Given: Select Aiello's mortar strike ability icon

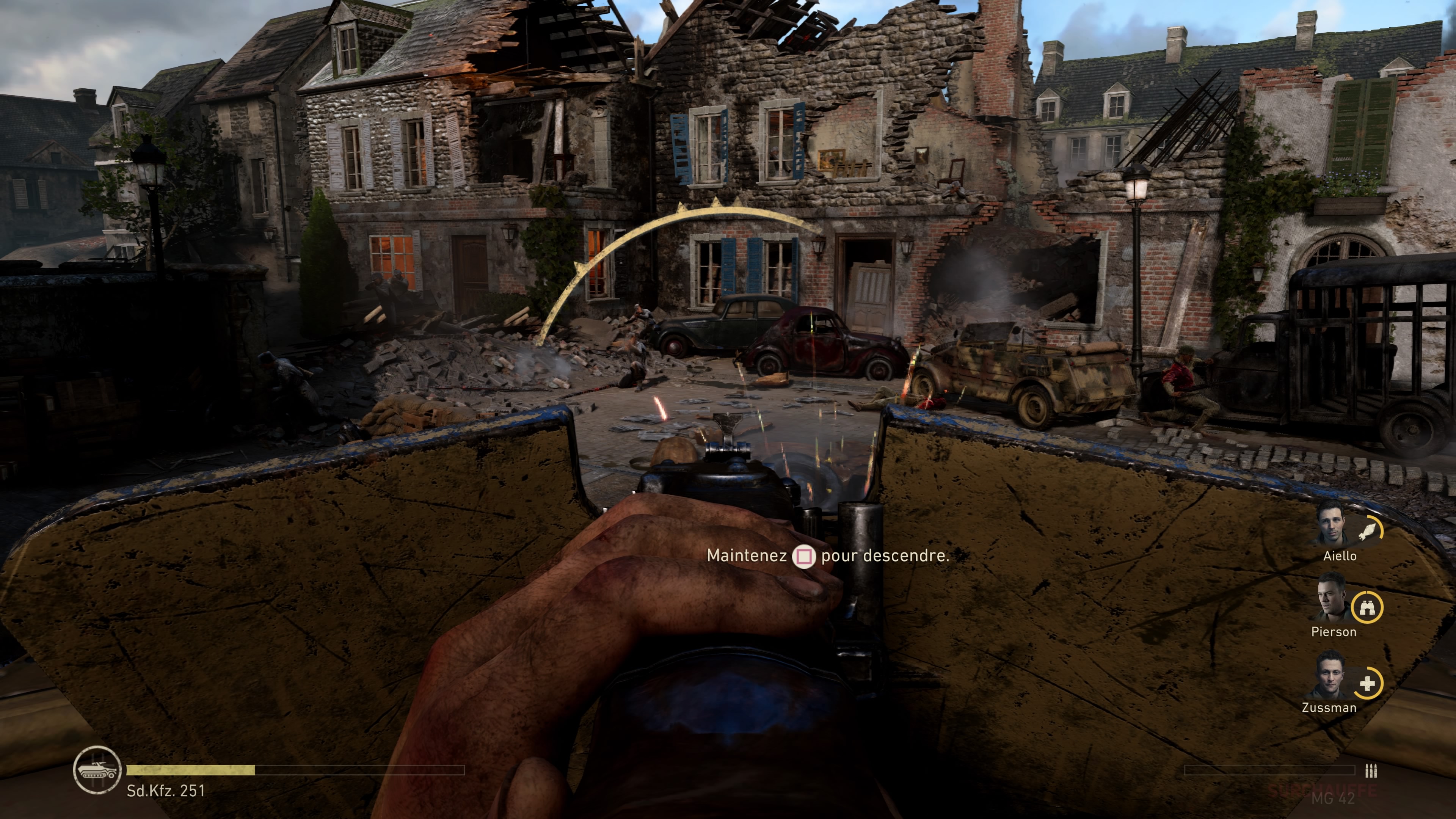Looking at the screenshot, I should tap(1368, 531).
